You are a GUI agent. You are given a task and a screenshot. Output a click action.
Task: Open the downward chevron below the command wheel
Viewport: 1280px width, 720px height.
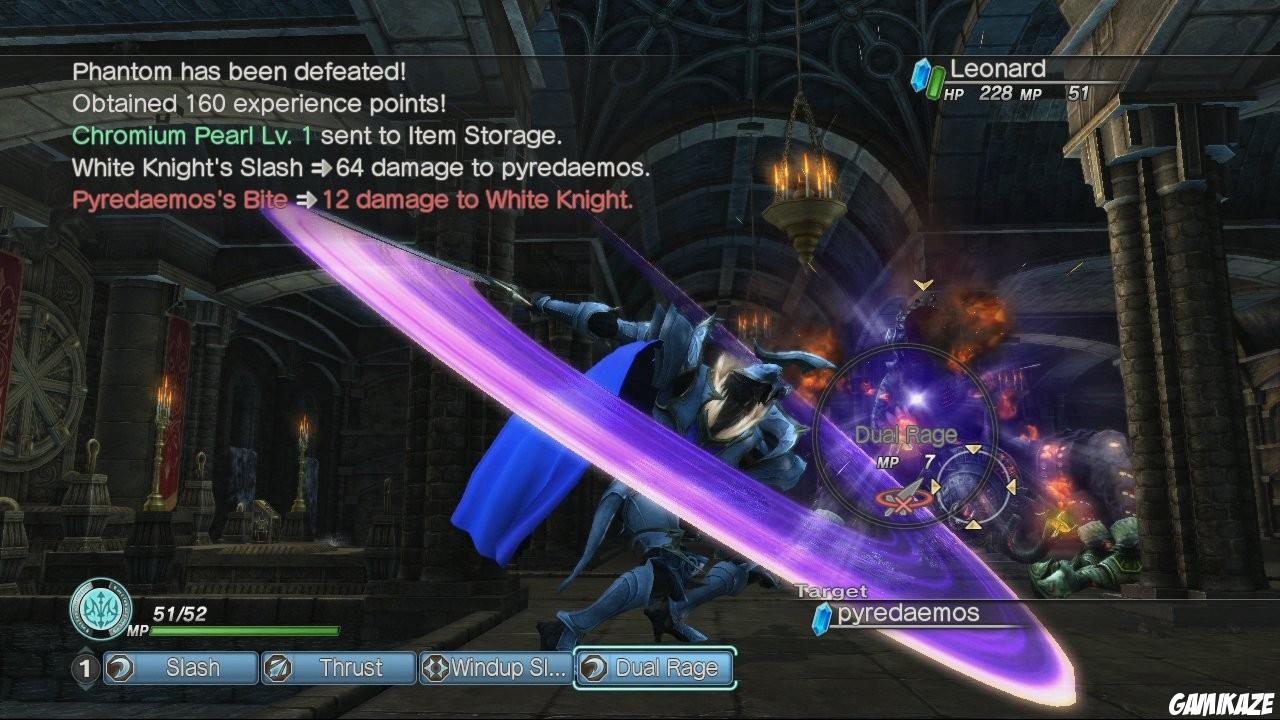[x=973, y=524]
